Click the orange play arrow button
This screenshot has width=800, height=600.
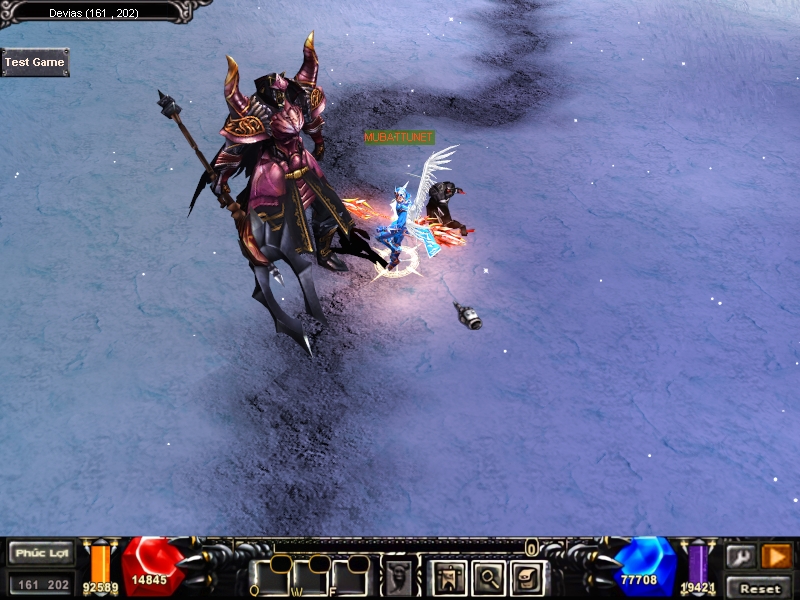click(776, 556)
